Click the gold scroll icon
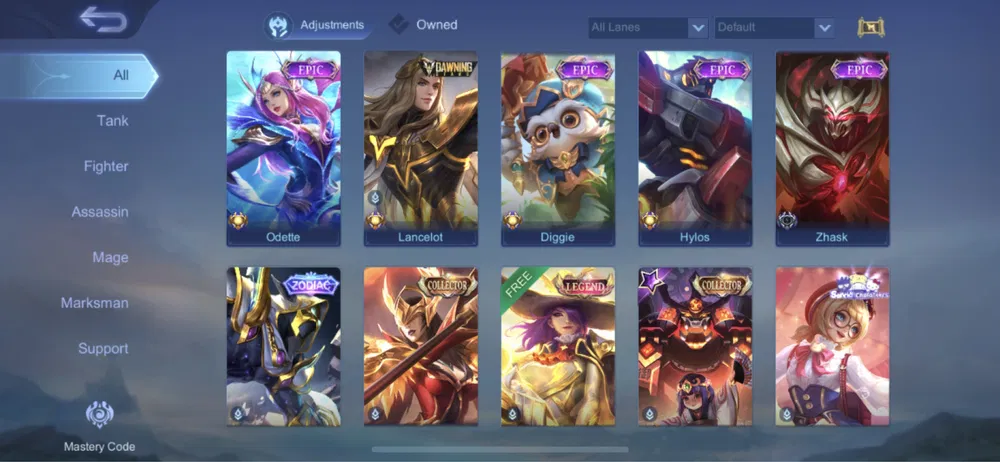 click(x=871, y=28)
